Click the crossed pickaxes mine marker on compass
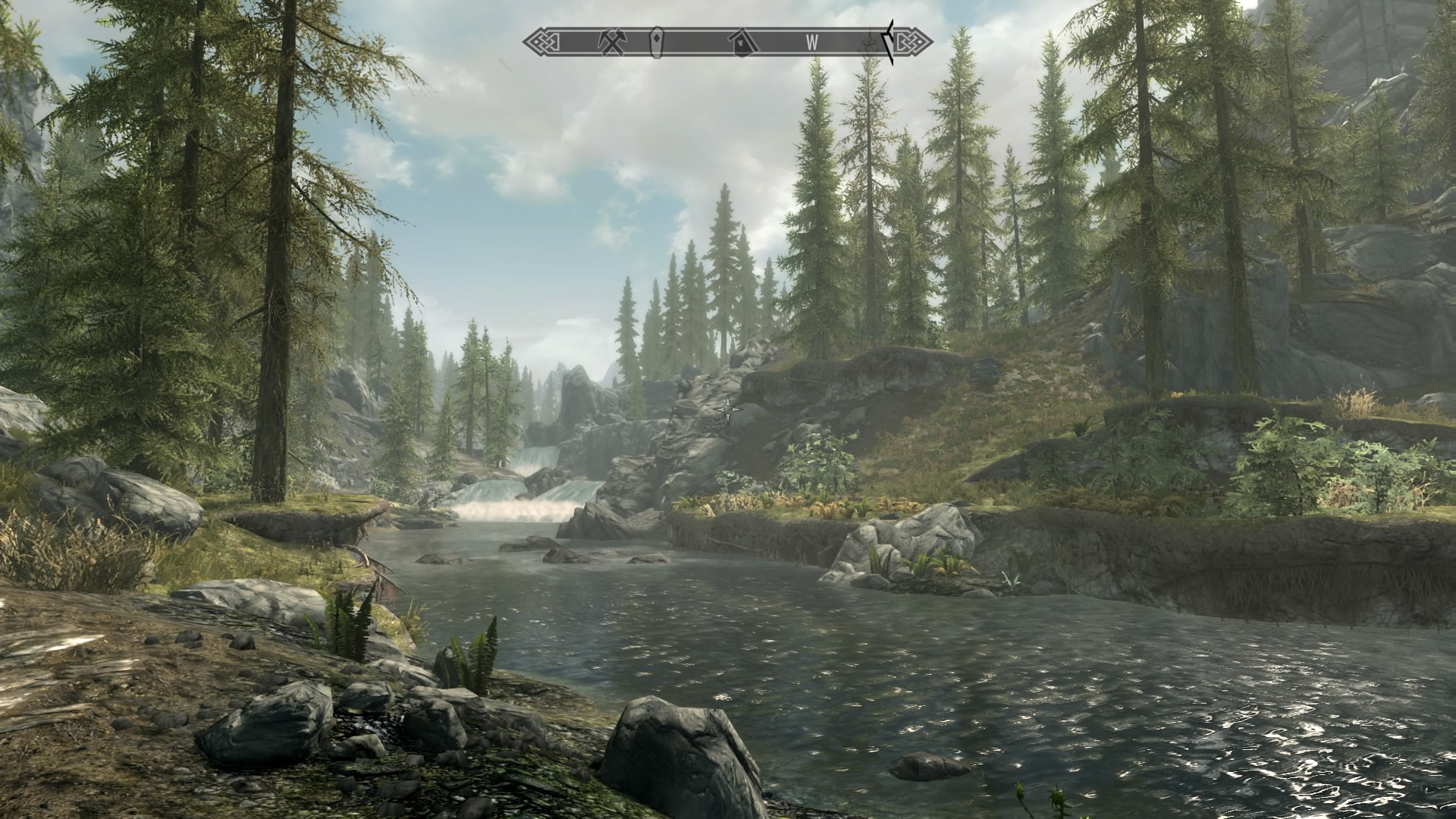Image resolution: width=1456 pixels, height=819 pixels. click(x=610, y=42)
